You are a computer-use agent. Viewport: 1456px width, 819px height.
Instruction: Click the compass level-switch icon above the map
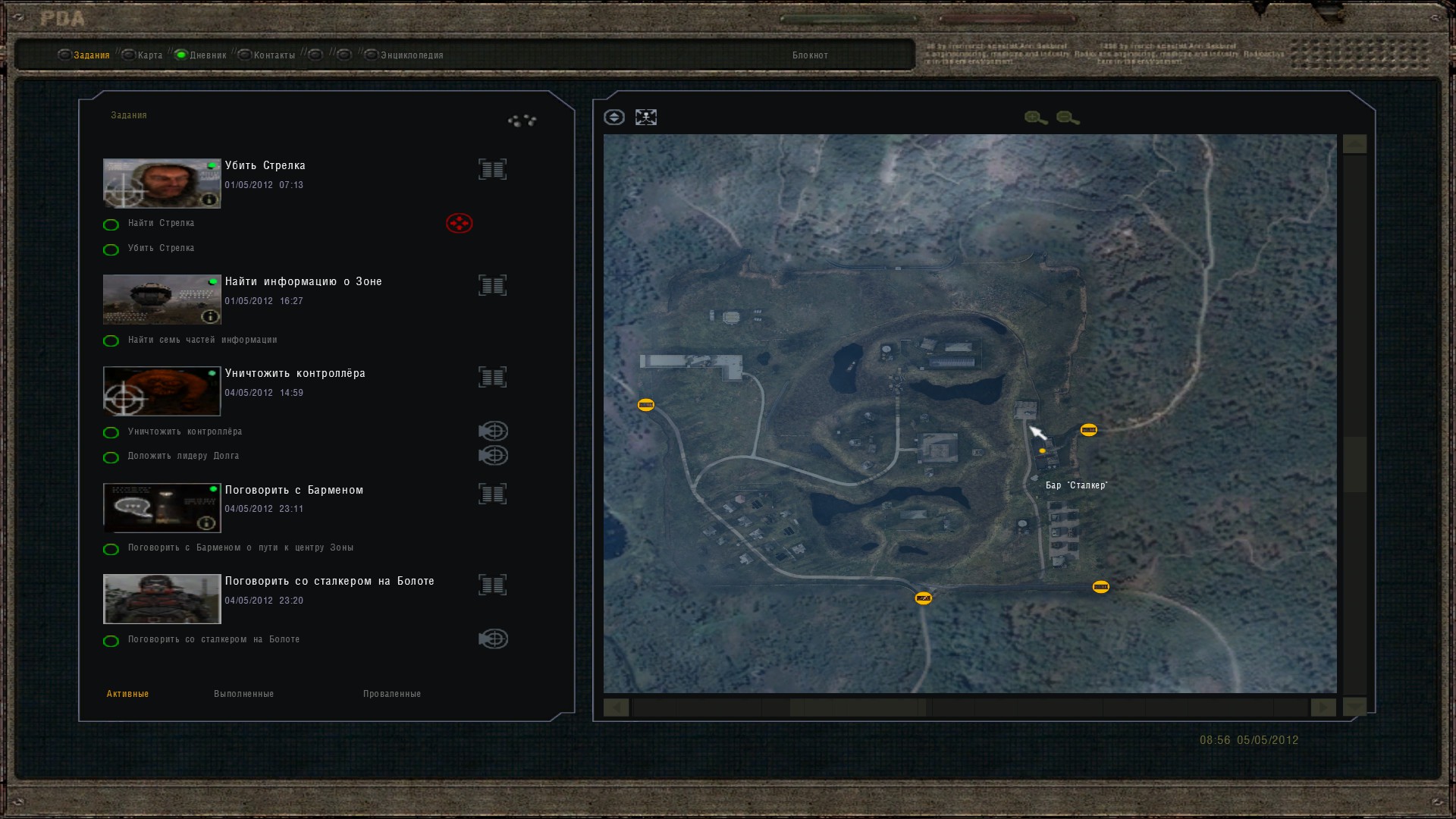click(614, 117)
